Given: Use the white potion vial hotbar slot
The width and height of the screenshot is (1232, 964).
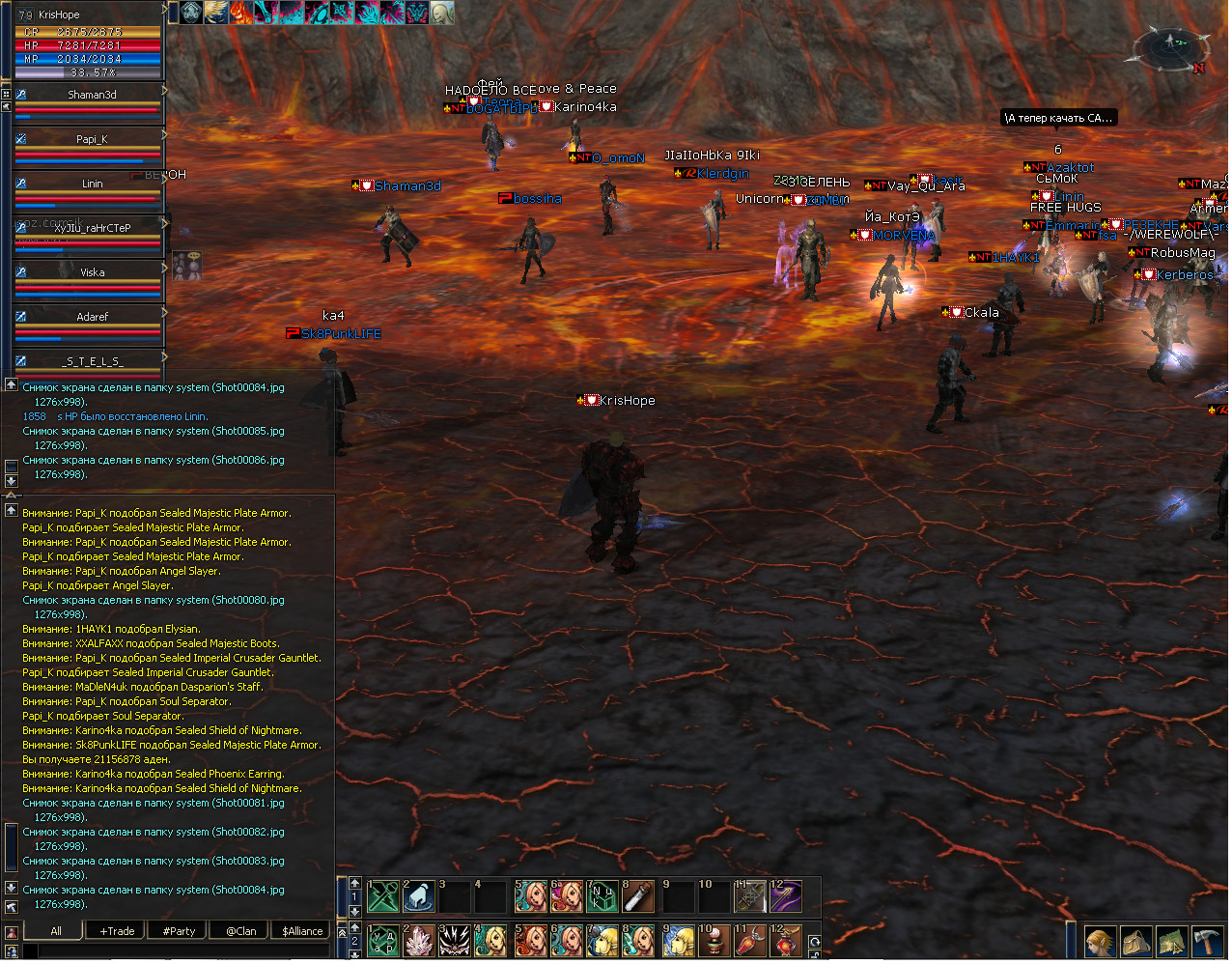Looking at the screenshot, I should (638, 896).
